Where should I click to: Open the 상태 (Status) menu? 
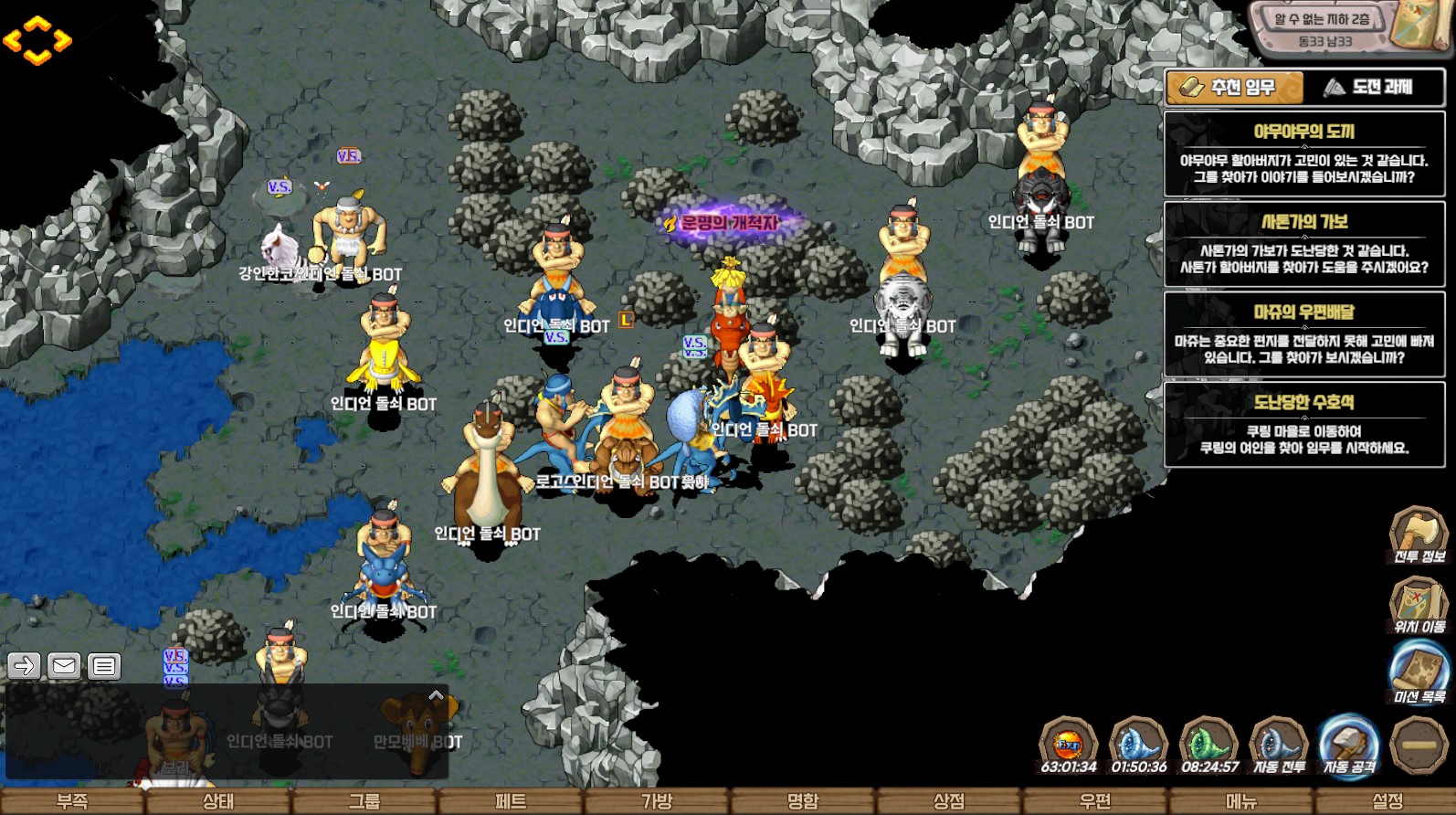coord(218,801)
